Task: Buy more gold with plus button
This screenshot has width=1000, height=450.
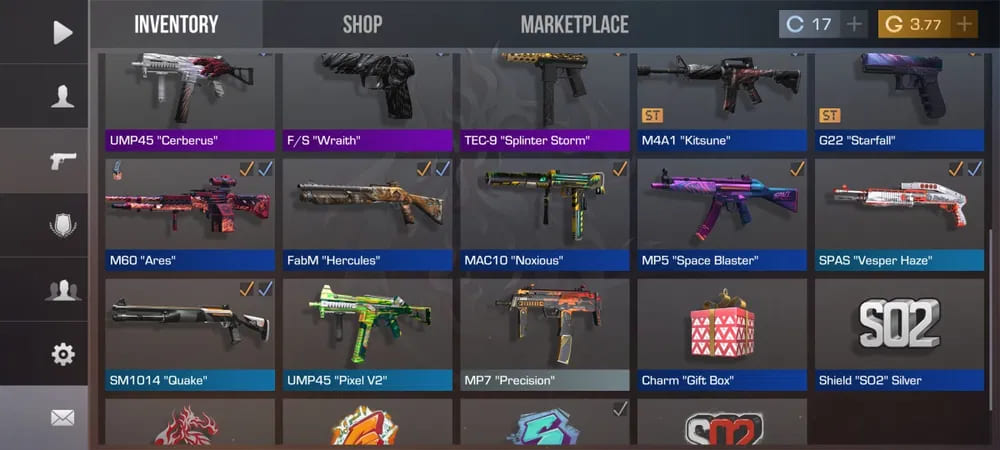Action: click(x=964, y=24)
